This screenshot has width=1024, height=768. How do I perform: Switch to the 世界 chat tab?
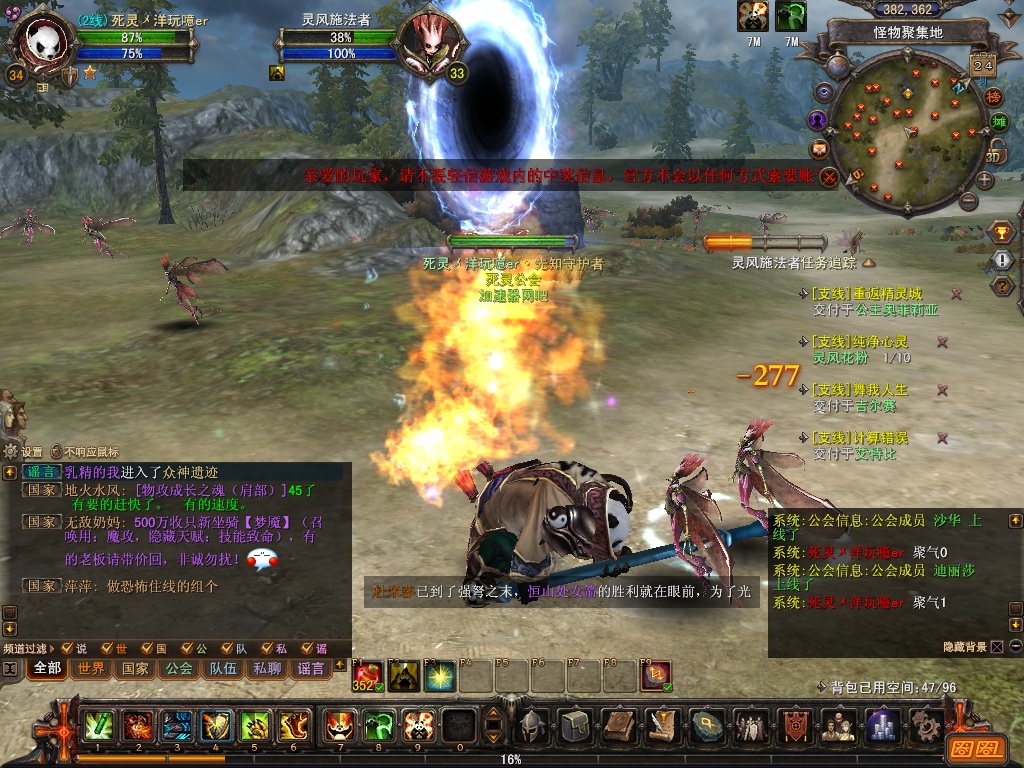coord(91,668)
